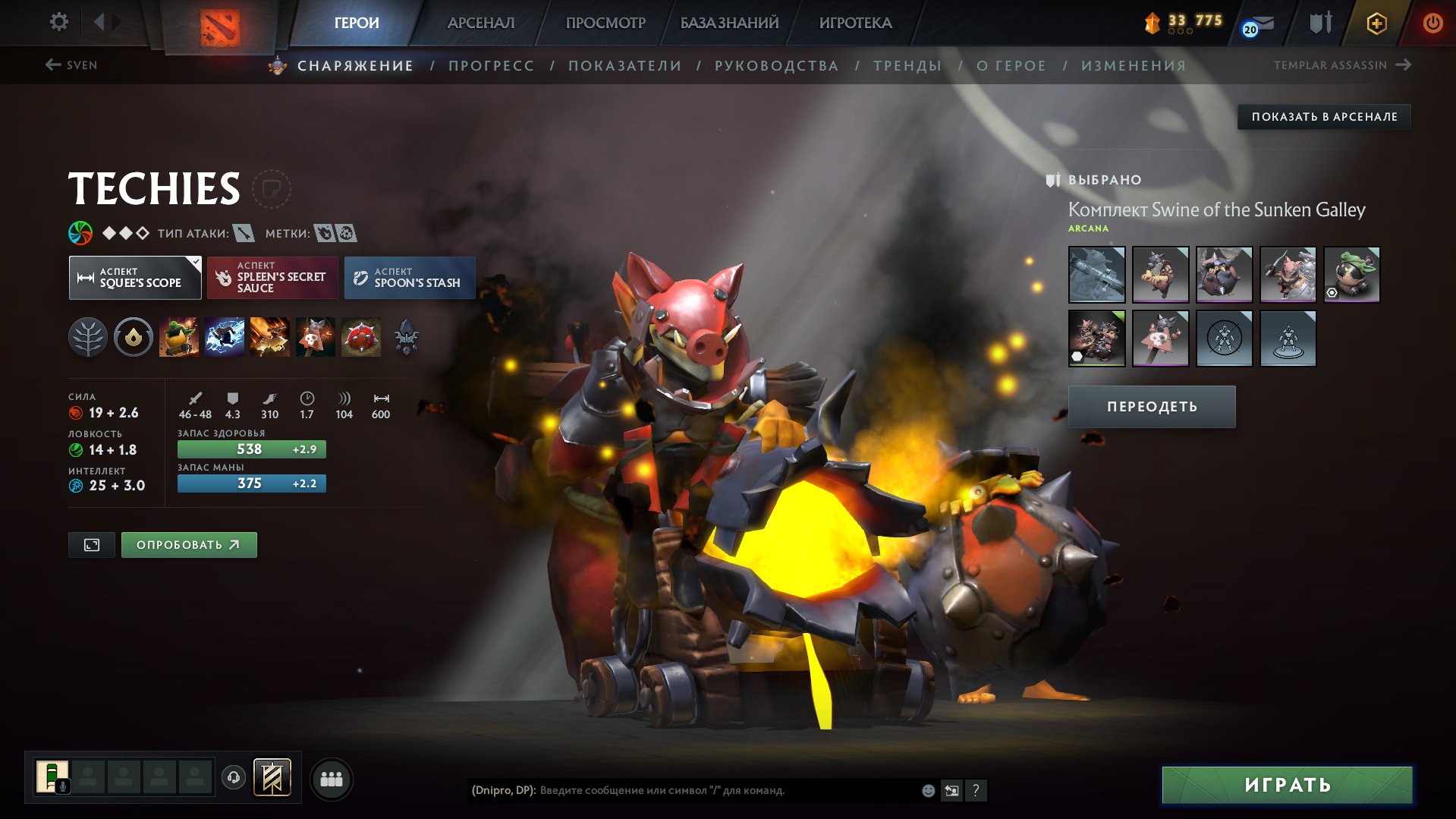Switch to the Арсенал tab
Image resolution: width=1456 pixels, height=819 pixels.
[x=480, y=23]
